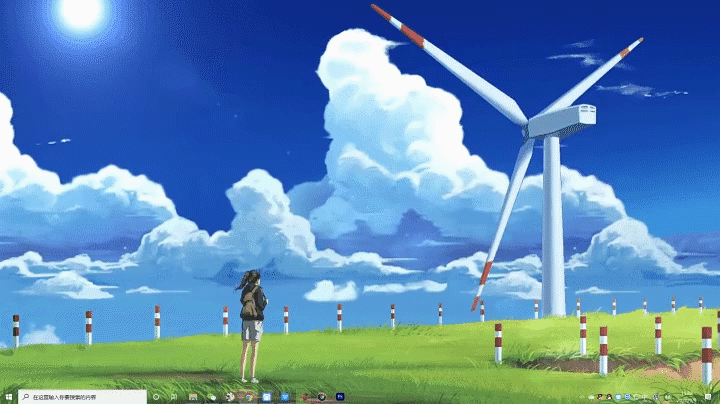Open File Explorer from the taskbar

(x=192, y=397)
